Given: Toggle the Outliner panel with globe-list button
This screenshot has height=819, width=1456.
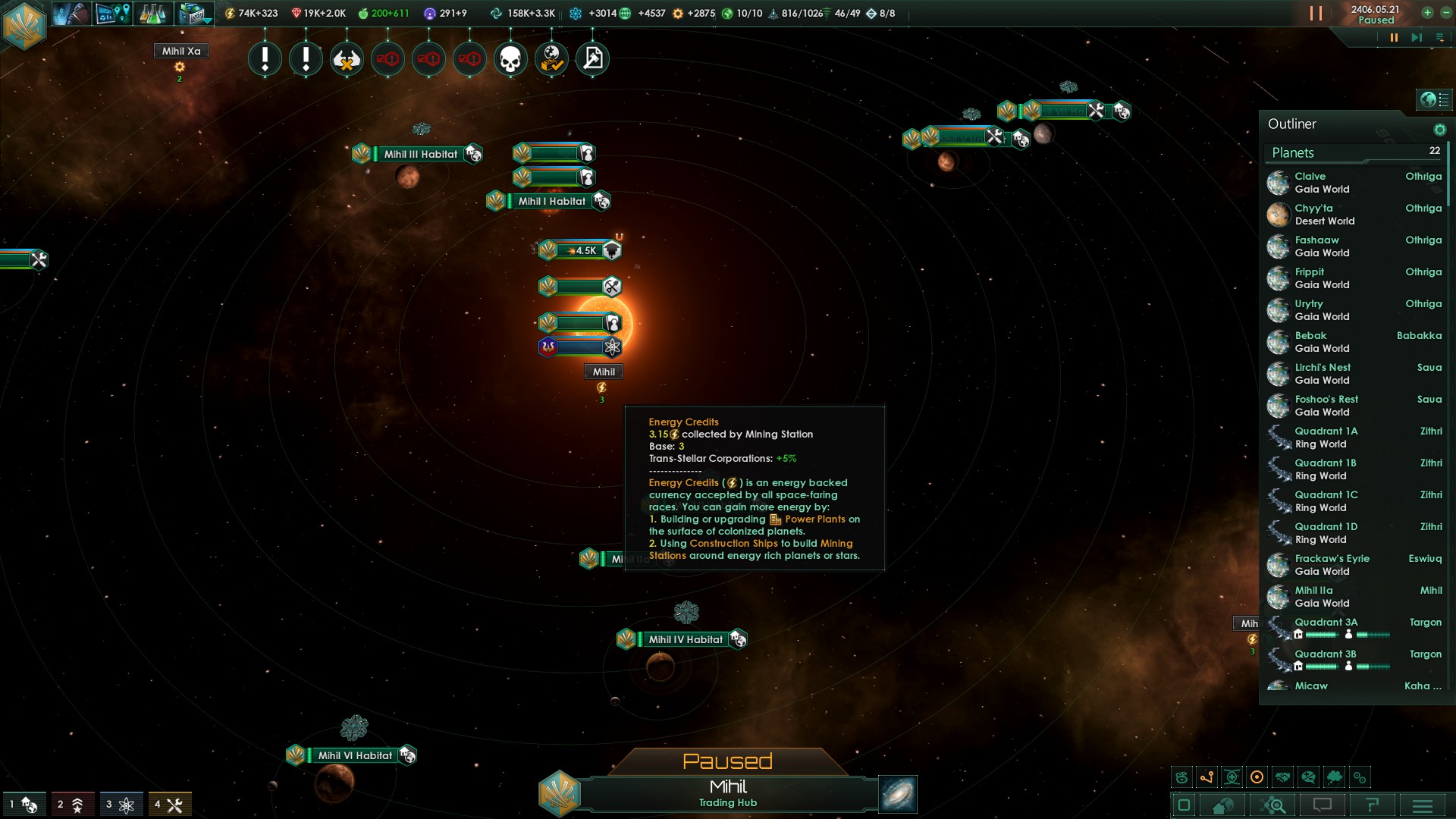Looking at the screenshot, I should click(1433, 99).
